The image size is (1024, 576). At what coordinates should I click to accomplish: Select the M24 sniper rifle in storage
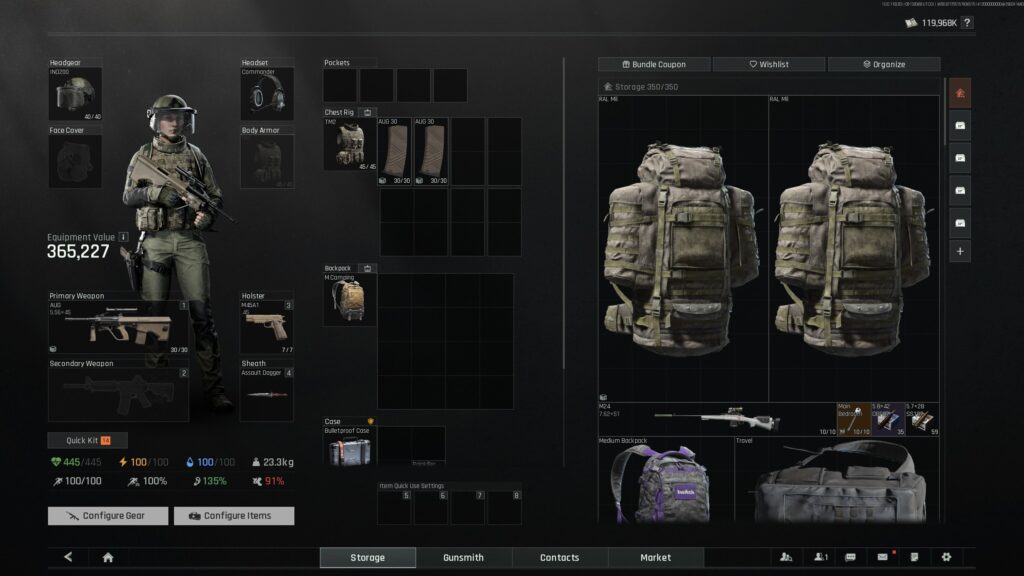[x=716, y=419]
